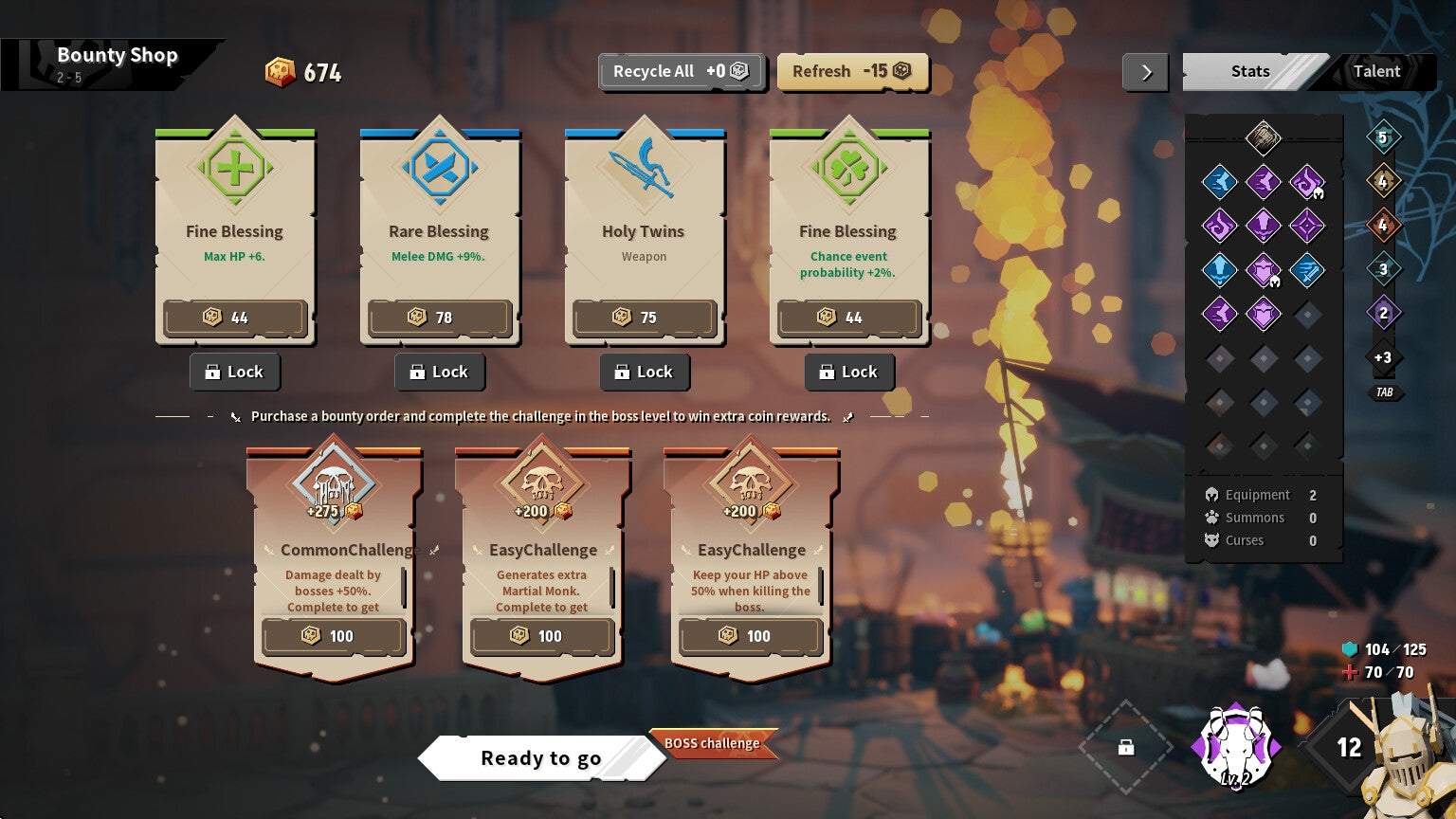Open the Stats tab
The height and width of the screenshot is (819, 1456).
coord(1249,71)
